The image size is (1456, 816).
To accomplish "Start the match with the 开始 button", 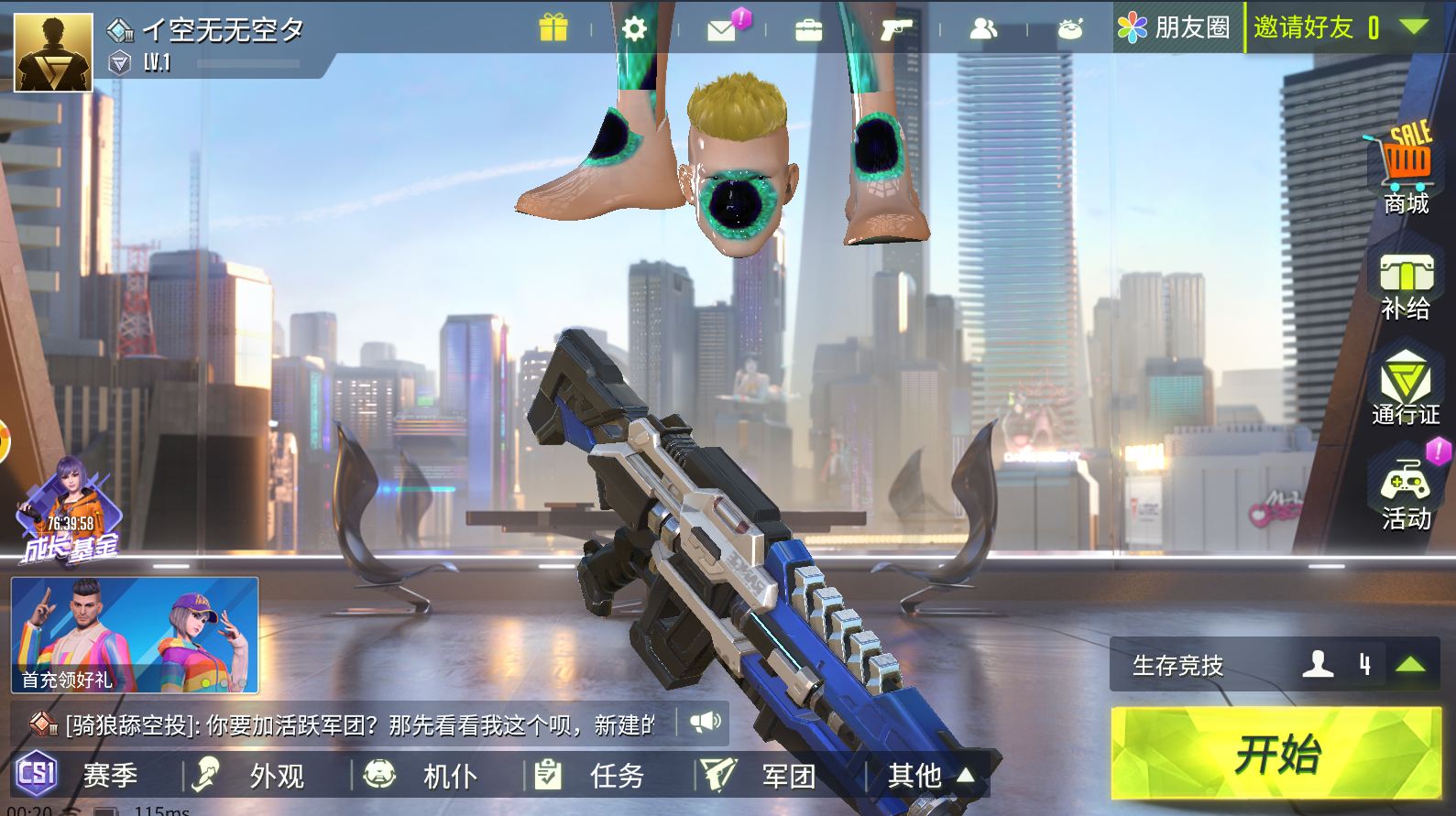I will coord(1275,753).
